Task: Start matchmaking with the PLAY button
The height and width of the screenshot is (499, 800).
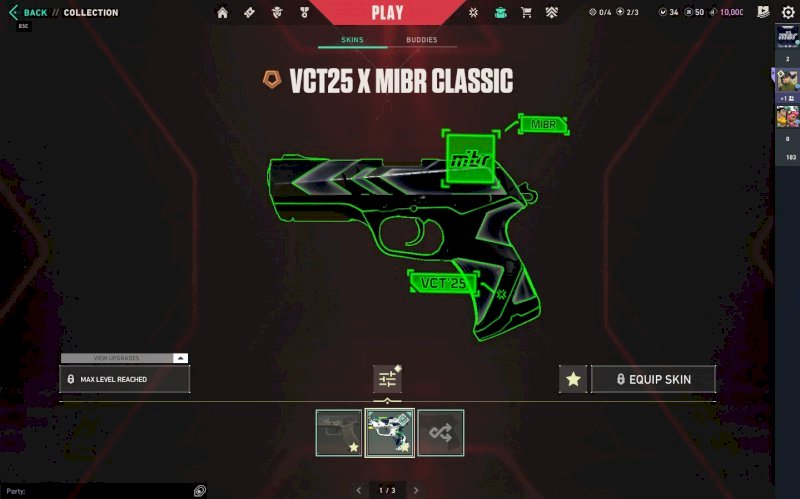Action: 387,12
